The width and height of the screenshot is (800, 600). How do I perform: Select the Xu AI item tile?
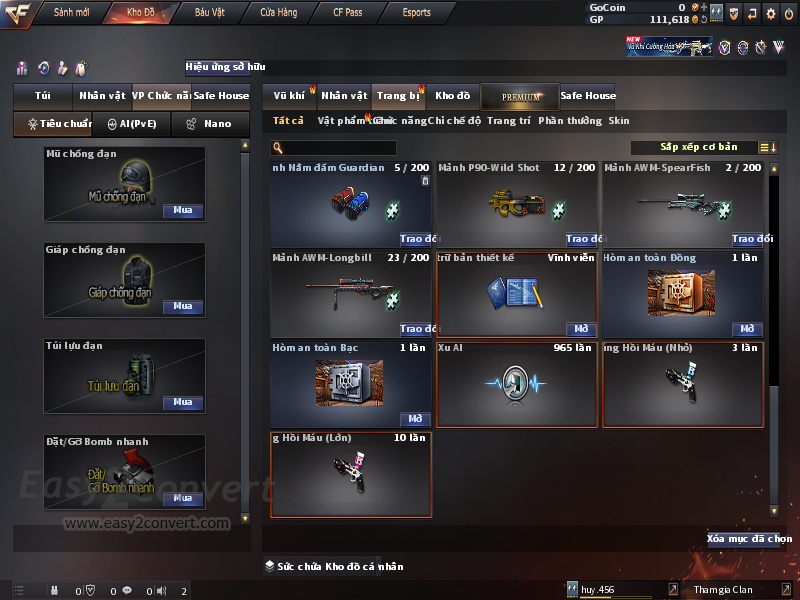[518, 384]
